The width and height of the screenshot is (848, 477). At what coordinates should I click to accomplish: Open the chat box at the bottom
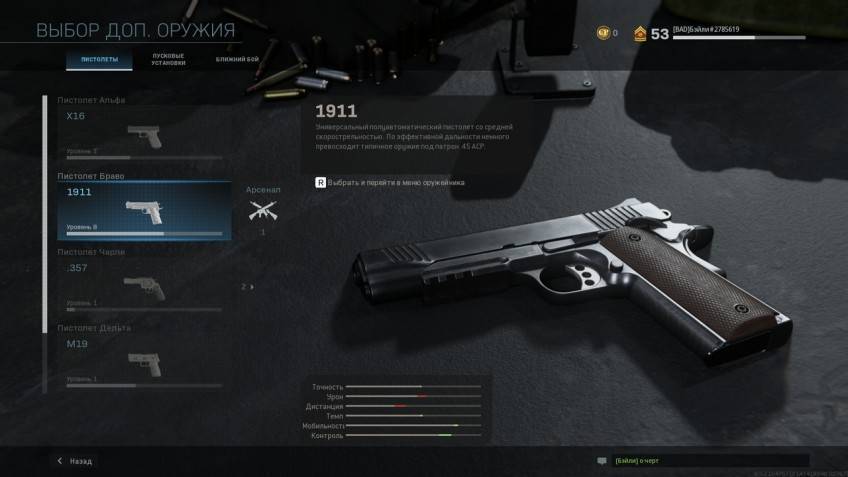690,461
